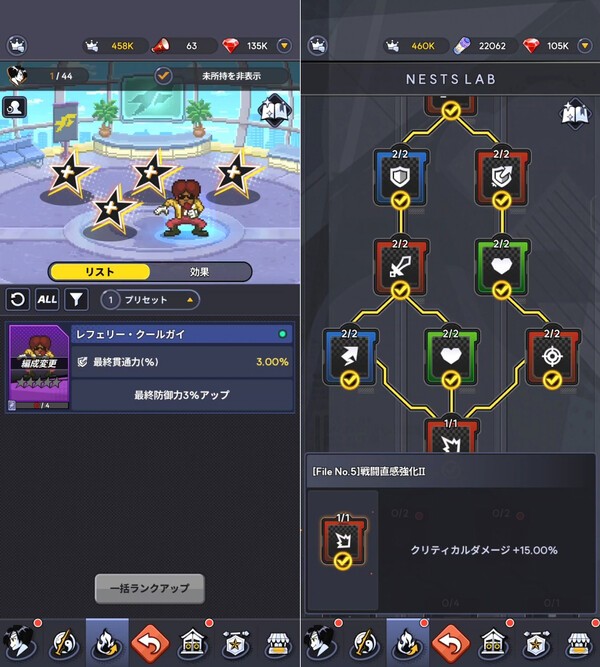This screenshot has width=600, height=667.
Task: Select the sword skill node
Action: [x=400, y=265]
